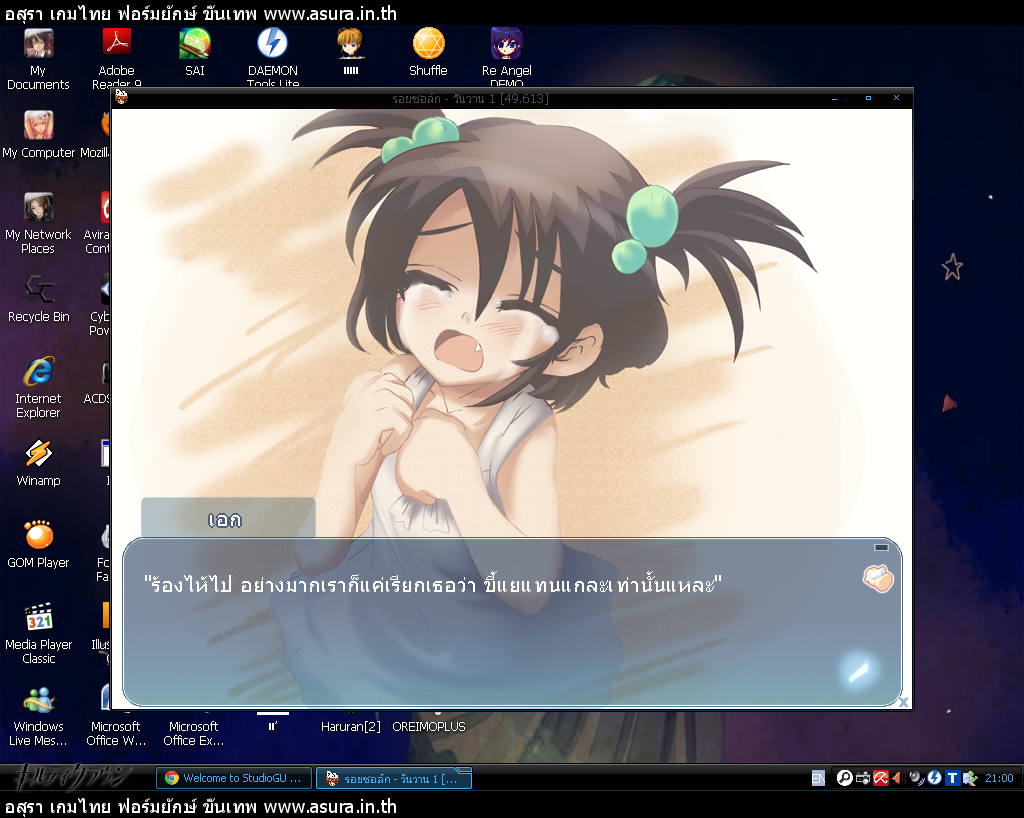Click the small X at the dialogue box corner

pos(904,702)
